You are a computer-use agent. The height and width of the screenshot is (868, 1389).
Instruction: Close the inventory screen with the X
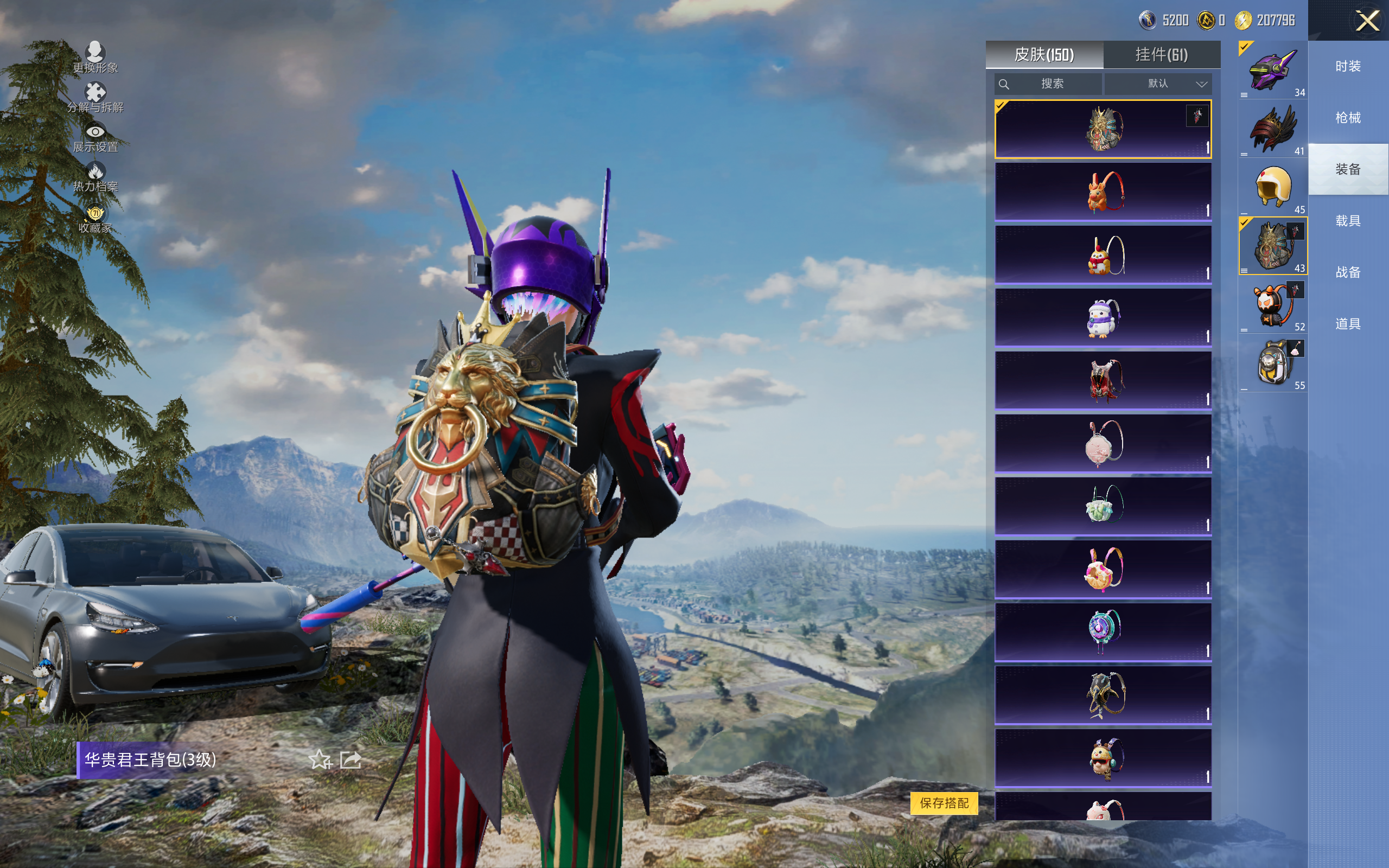tap(1367, 21)
